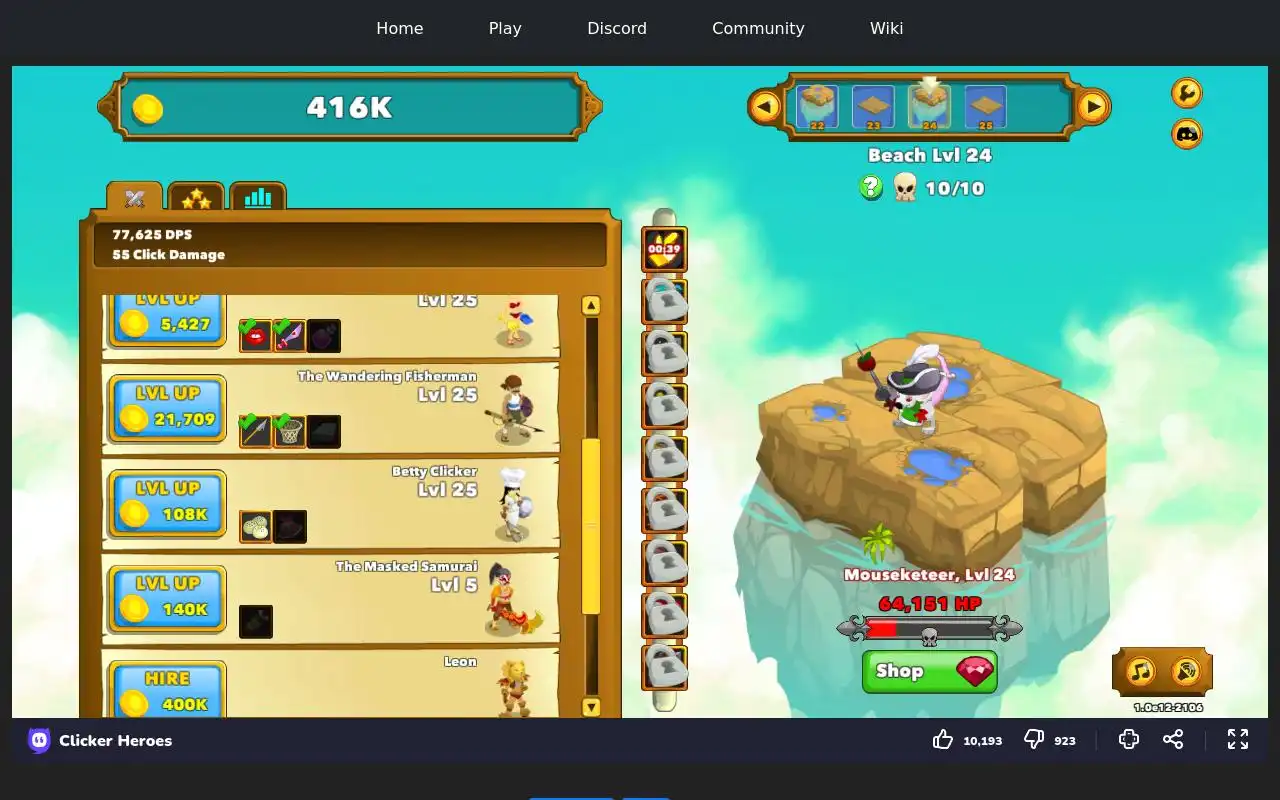The height and width of the screenshot is (800, 1280).
Task: Select the zone 23 tile
Action: tap(873, 106)
